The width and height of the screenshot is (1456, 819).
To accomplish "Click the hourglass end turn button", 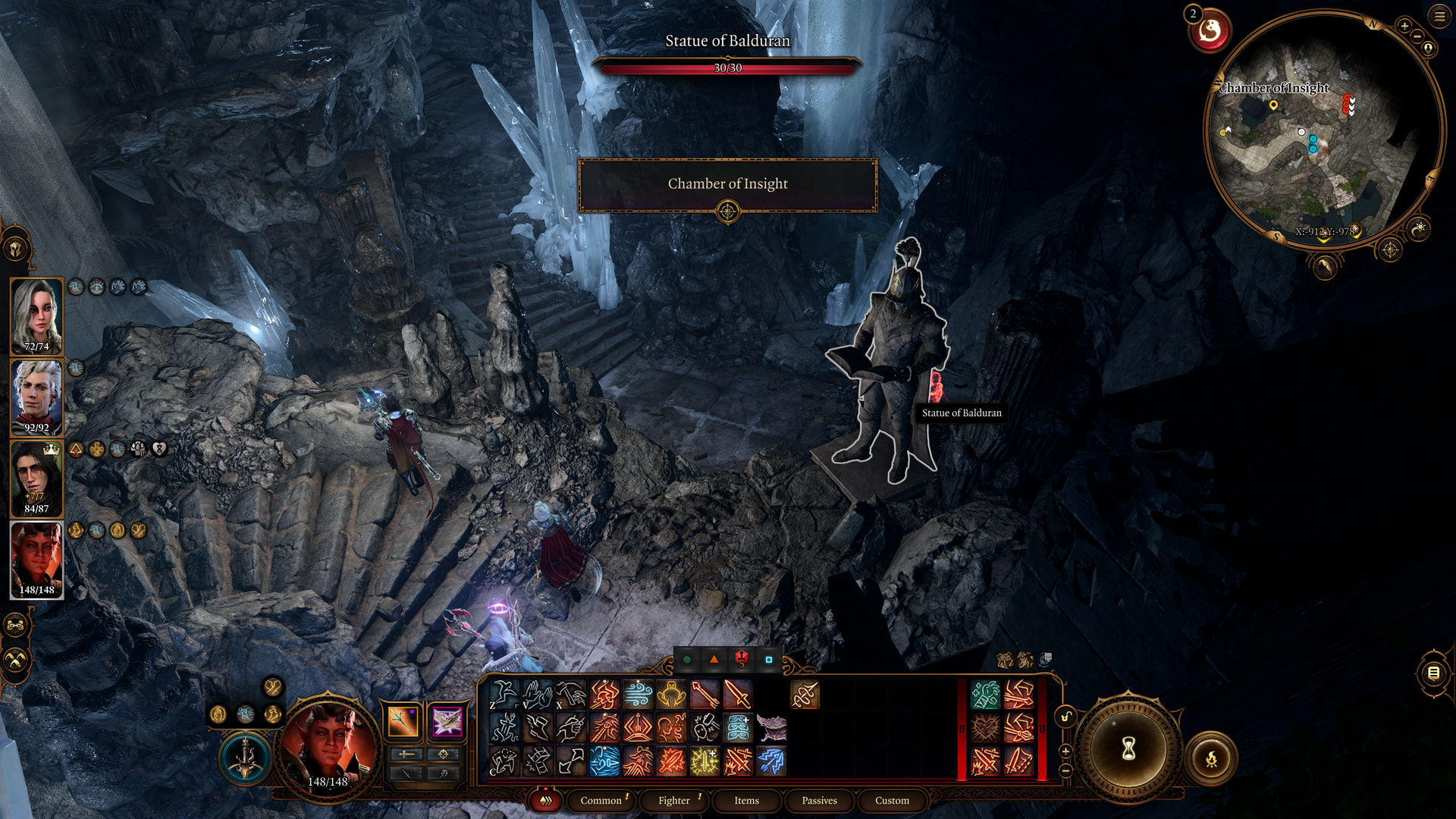I will coord(1128,749).
